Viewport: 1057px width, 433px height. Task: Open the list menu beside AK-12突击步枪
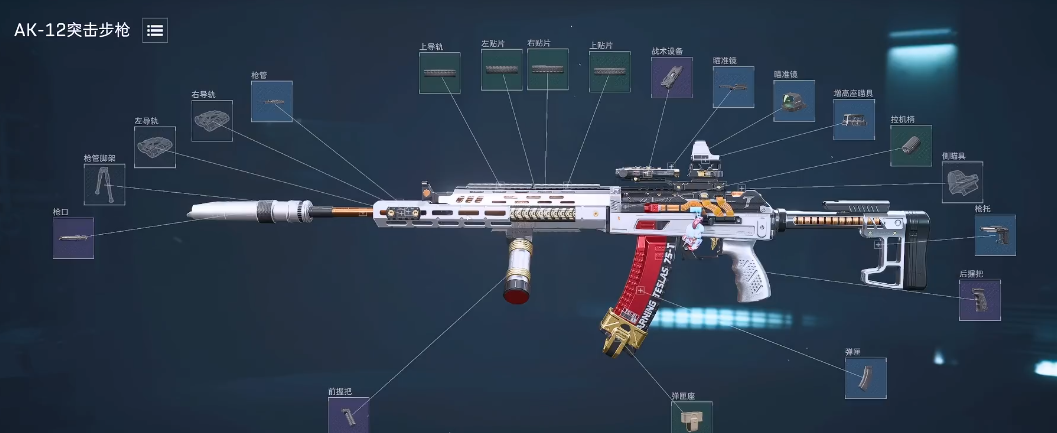tap(155, 30)
